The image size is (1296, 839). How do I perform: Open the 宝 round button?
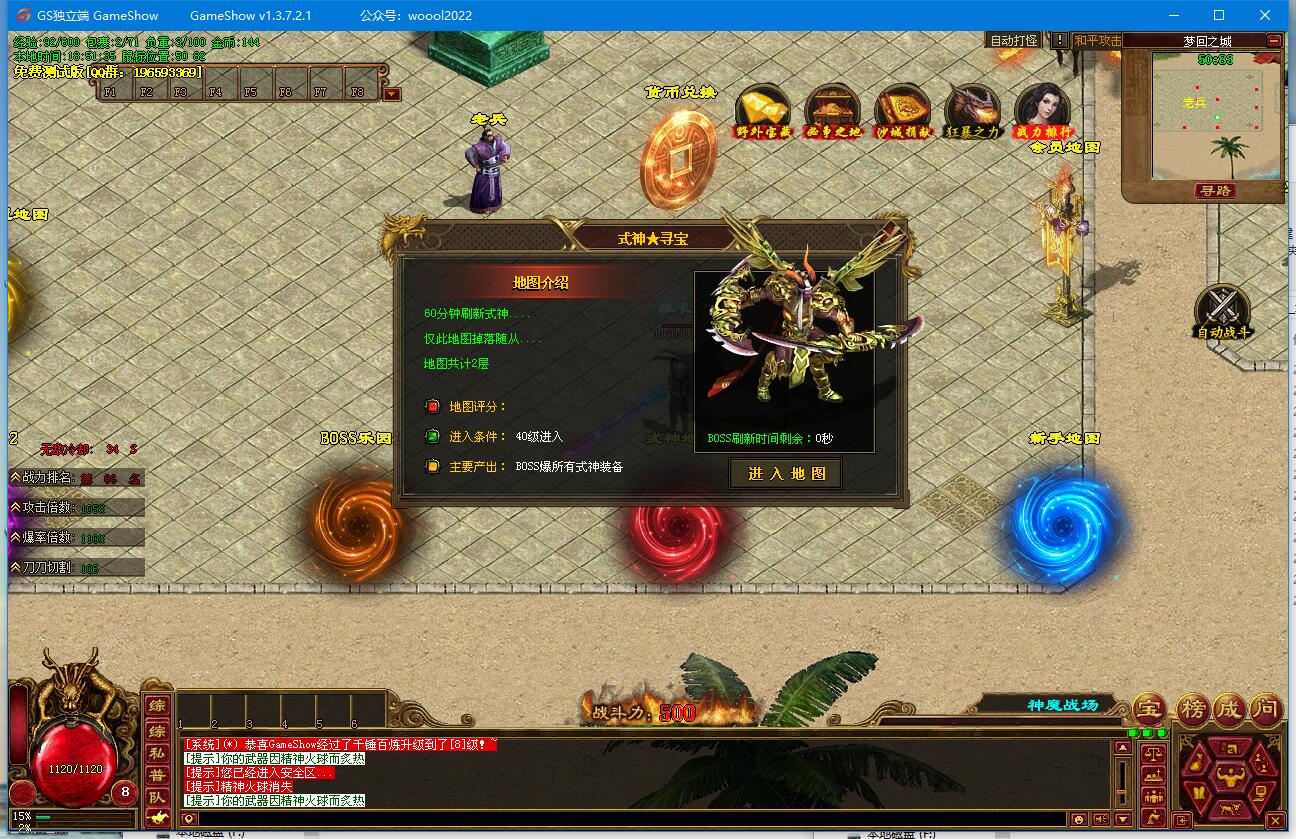point(1149,709)
